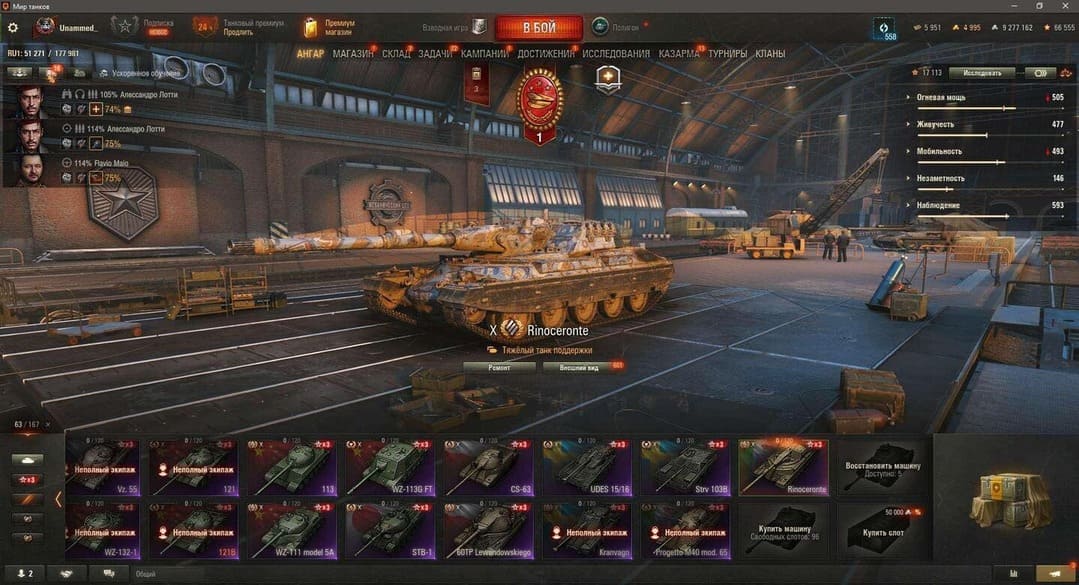Viewport: 1079px width, 585px height.
Task: Choose the Strv 103B tank
Action: tap(685, 467)
